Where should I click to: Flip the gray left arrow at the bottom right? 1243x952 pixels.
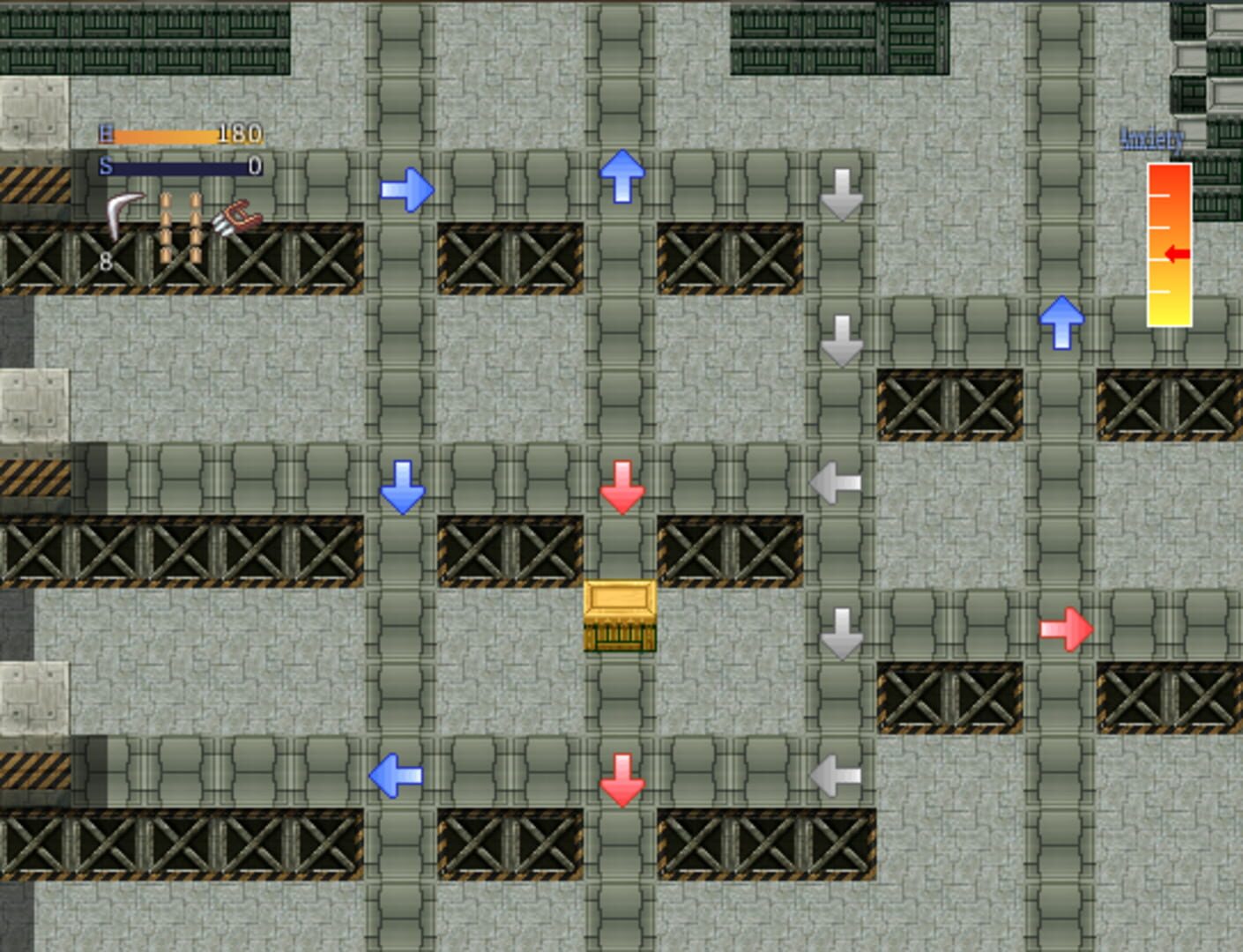tap(836, 775)
